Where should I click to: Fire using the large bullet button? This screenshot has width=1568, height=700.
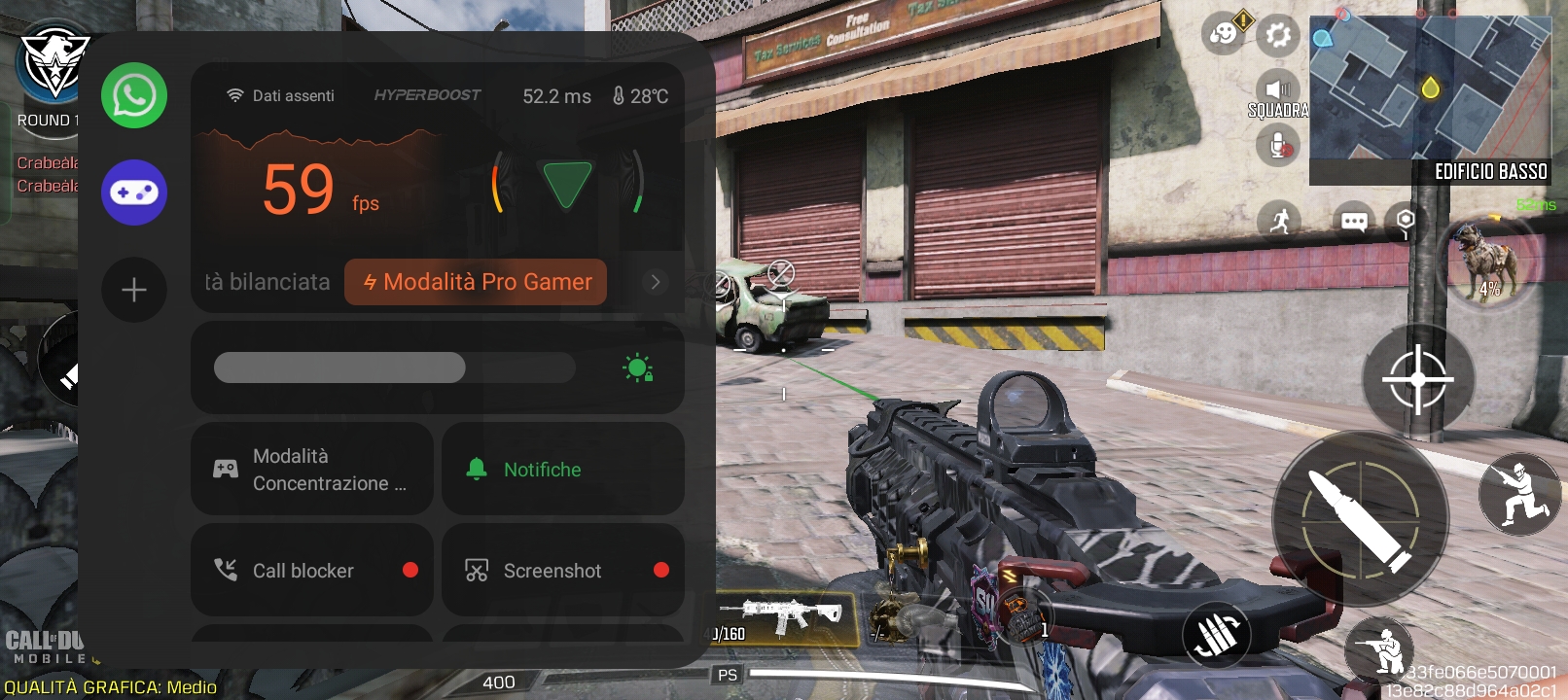[x=1360, y=519]
